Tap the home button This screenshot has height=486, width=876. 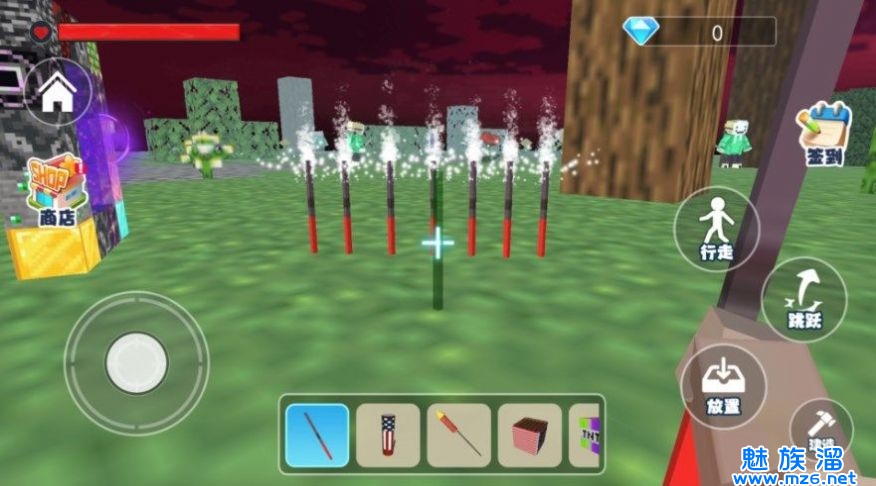[x=58, y=93]
